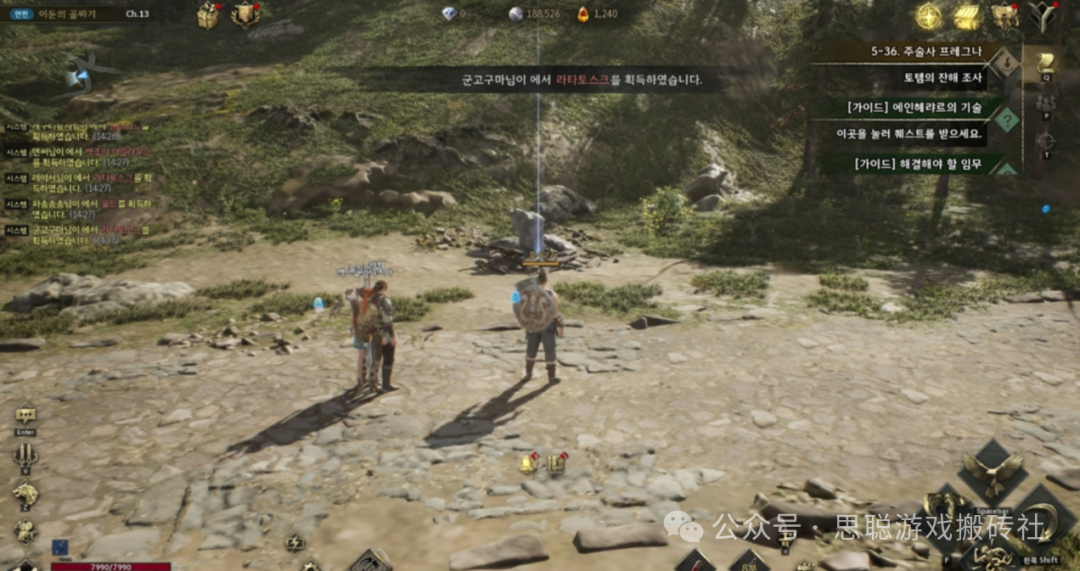Select the 해결해야 할 임무 guide entry

(914, 163)
